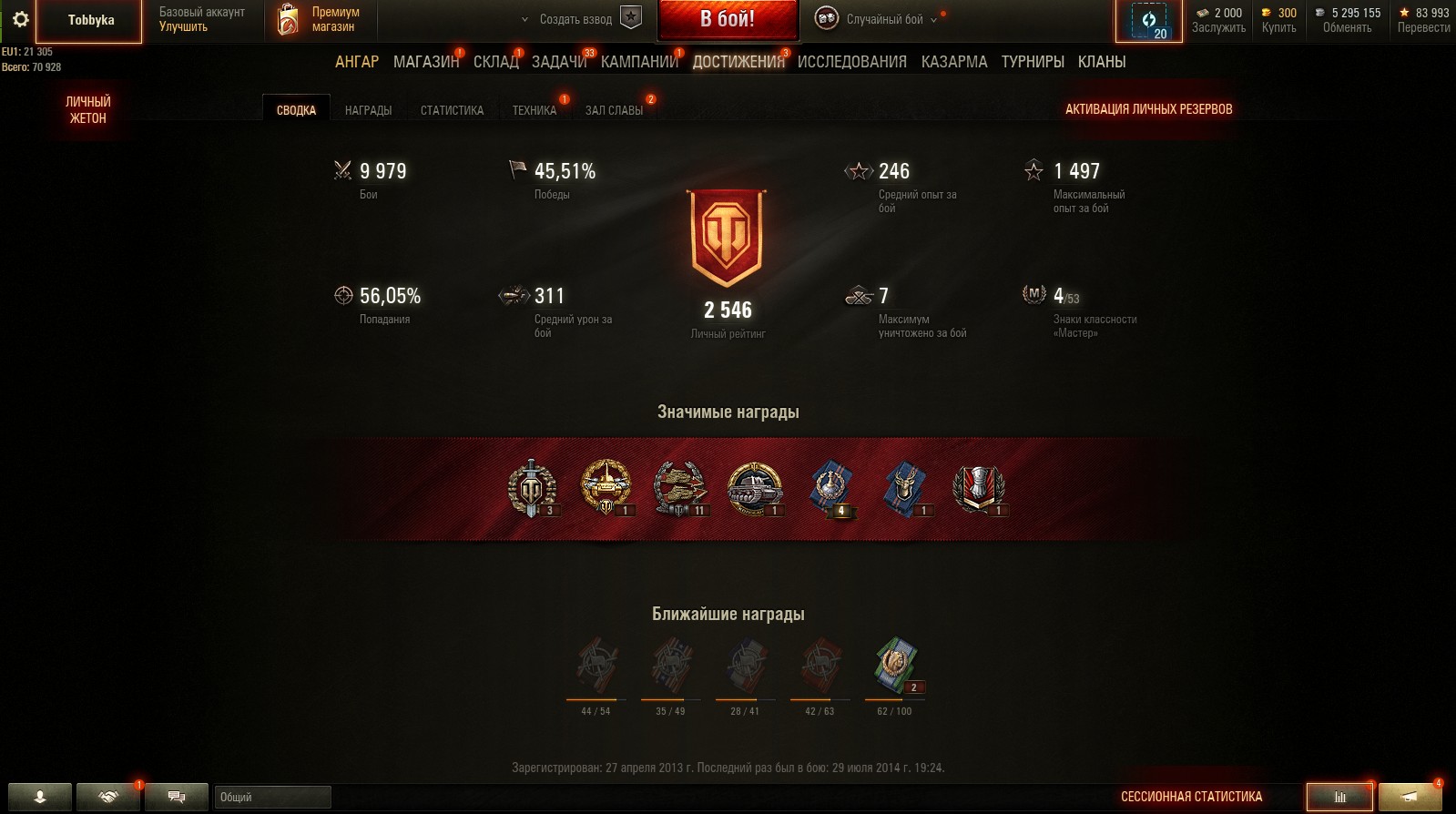Open the game settings gear menu
This screenshot has width=1456, height=814.
coord(23,19)
